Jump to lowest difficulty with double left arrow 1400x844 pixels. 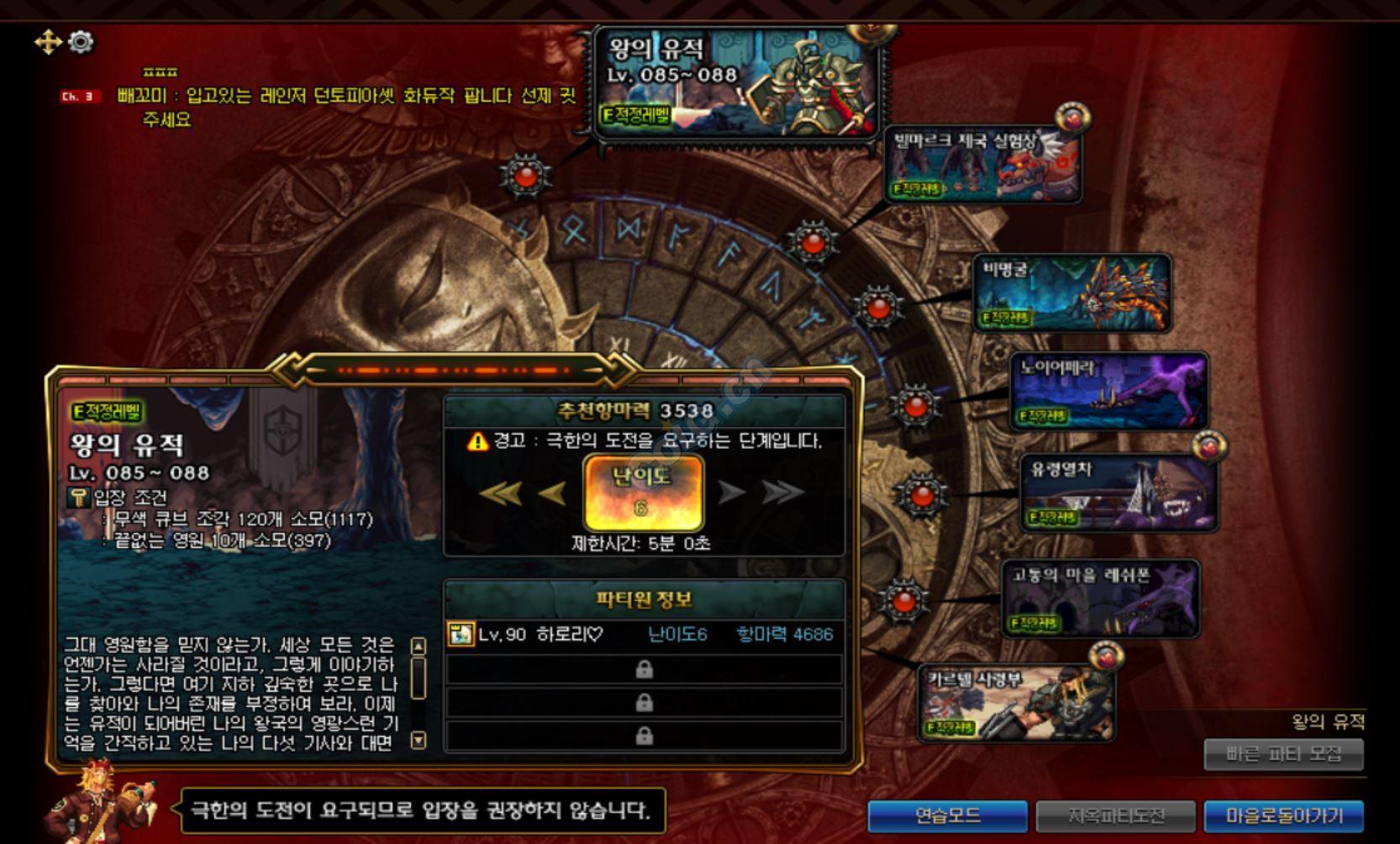(501, 493)
